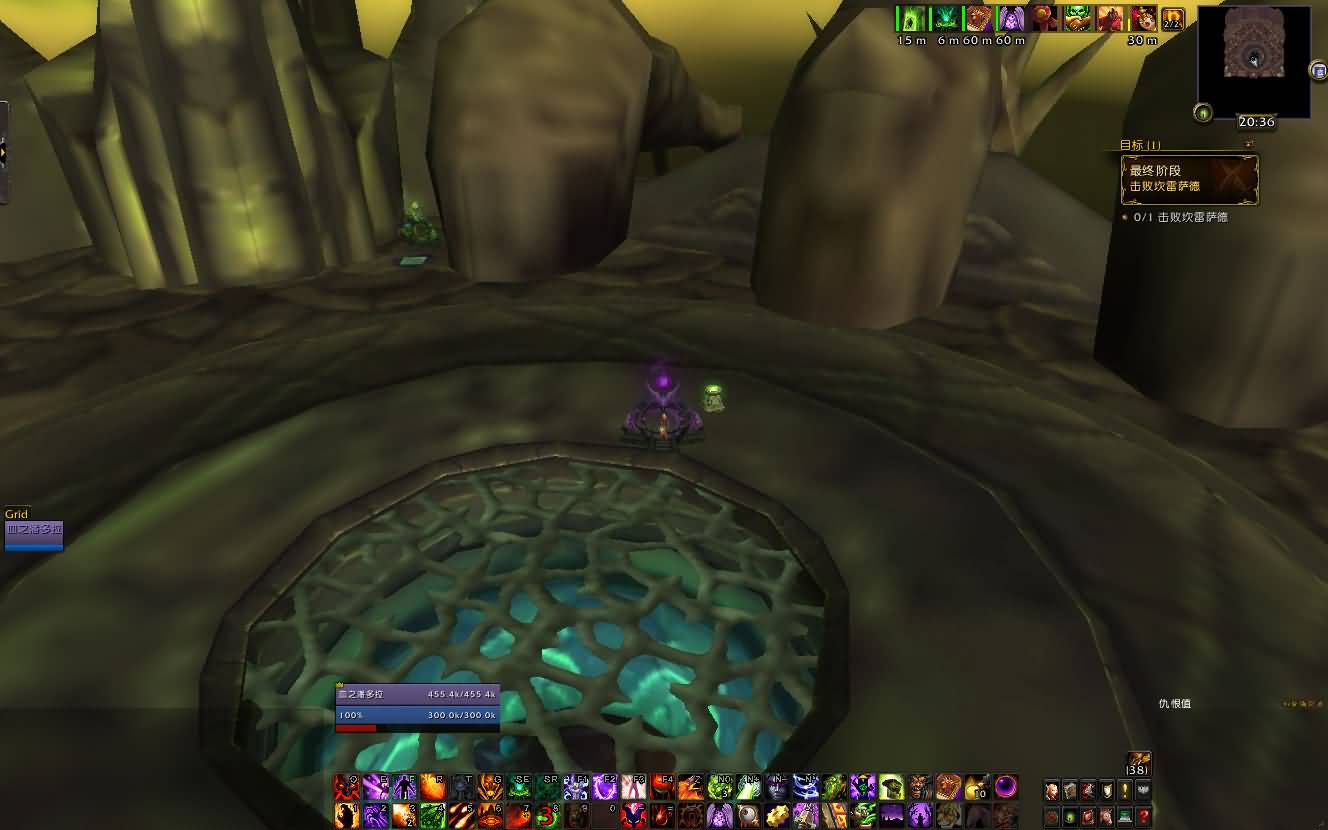
Task: Open the quest log exclamation mark button
Action: [1125, 791]
